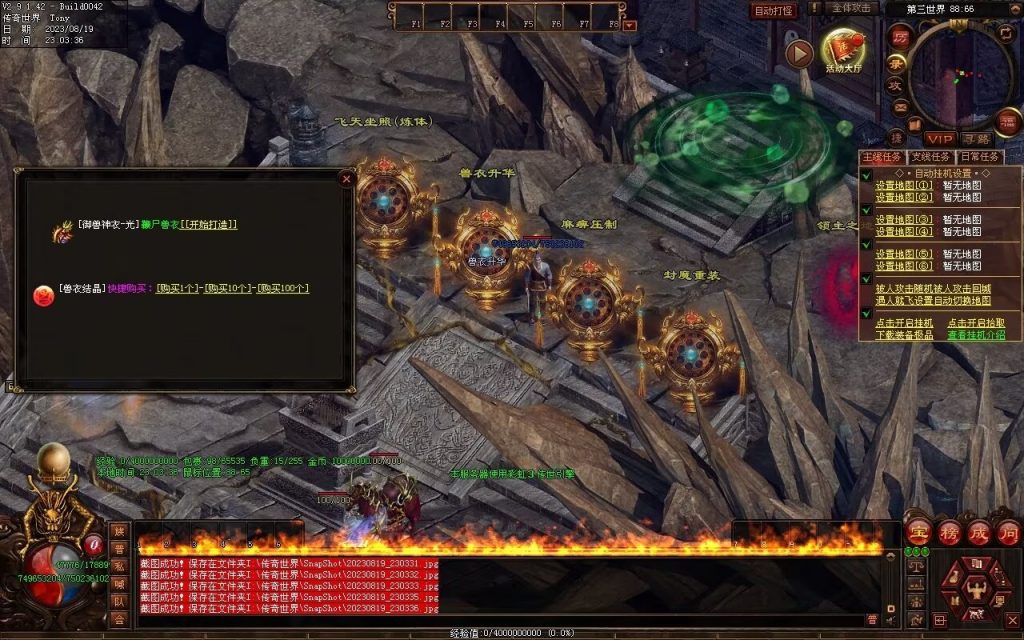Click 点击开启拾取 to enable auto-pickup
The image size is (1024, 640).
(976, 323)
